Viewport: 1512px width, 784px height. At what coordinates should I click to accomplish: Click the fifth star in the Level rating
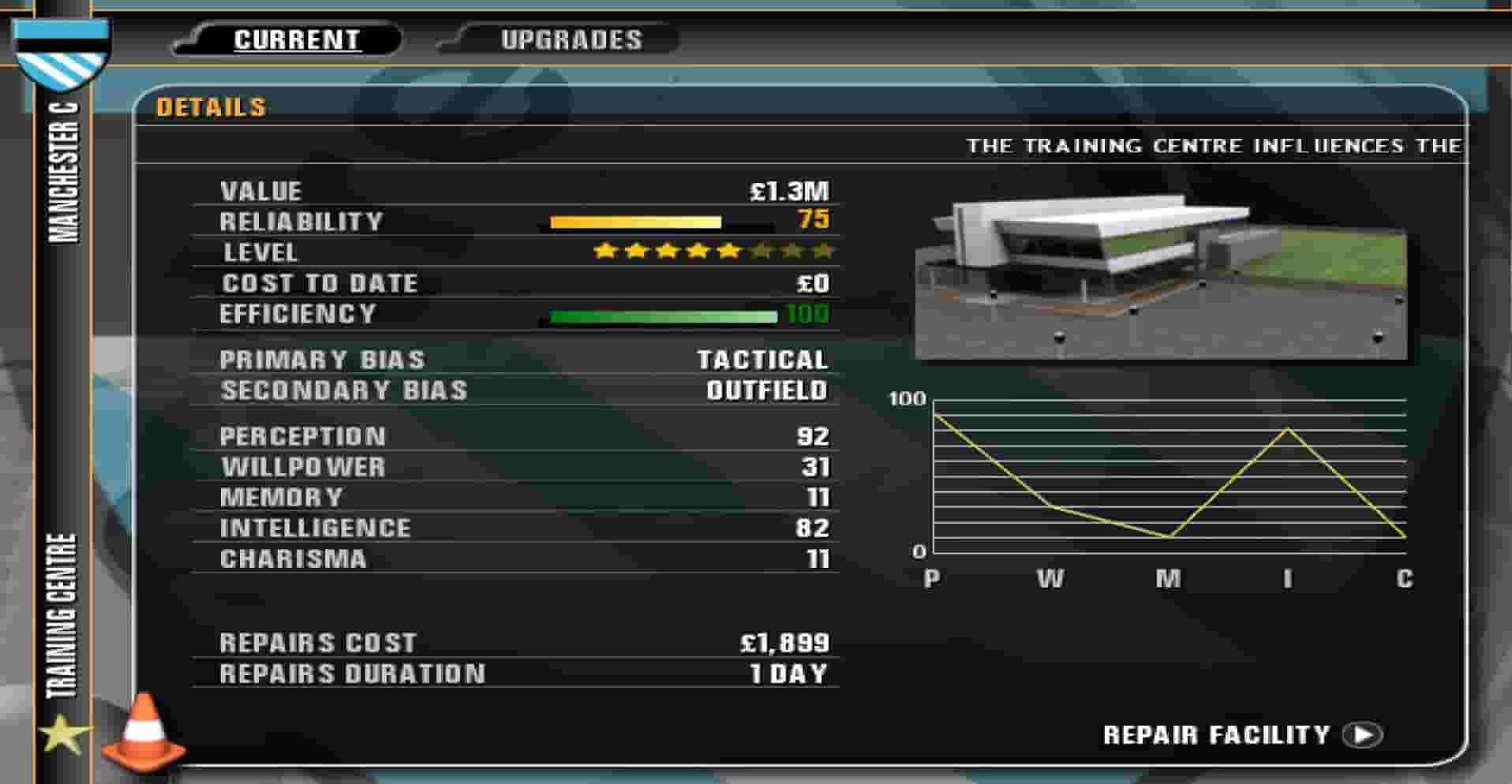click(730, 251)
